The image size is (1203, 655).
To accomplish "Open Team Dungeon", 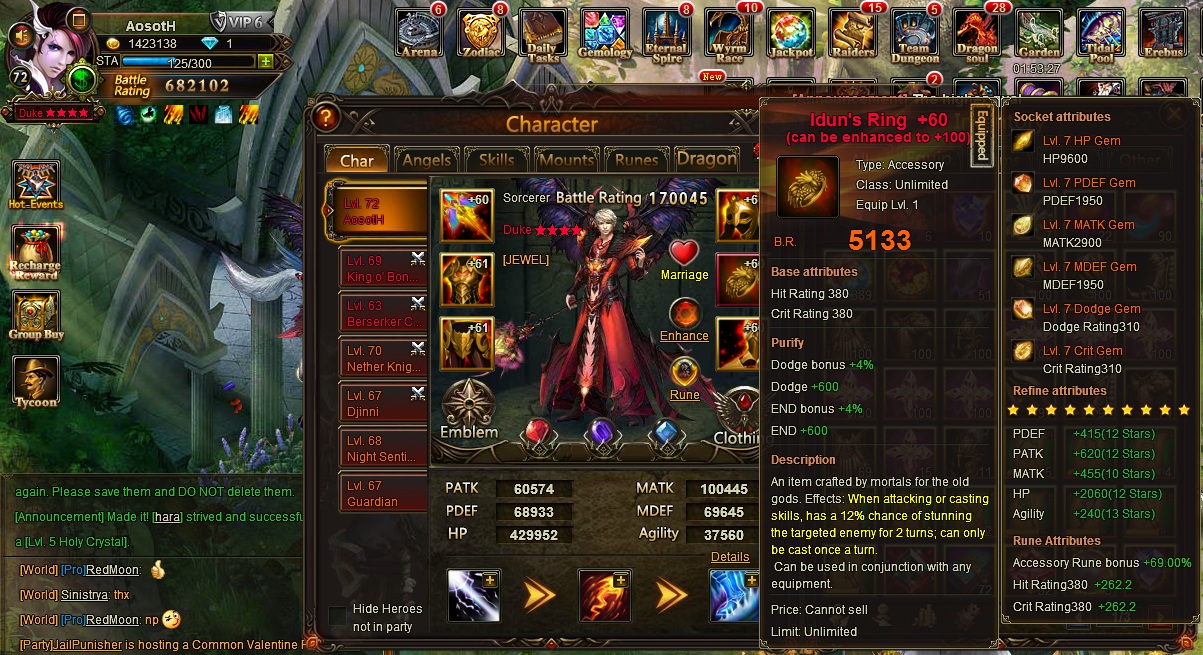I will 915,36.
